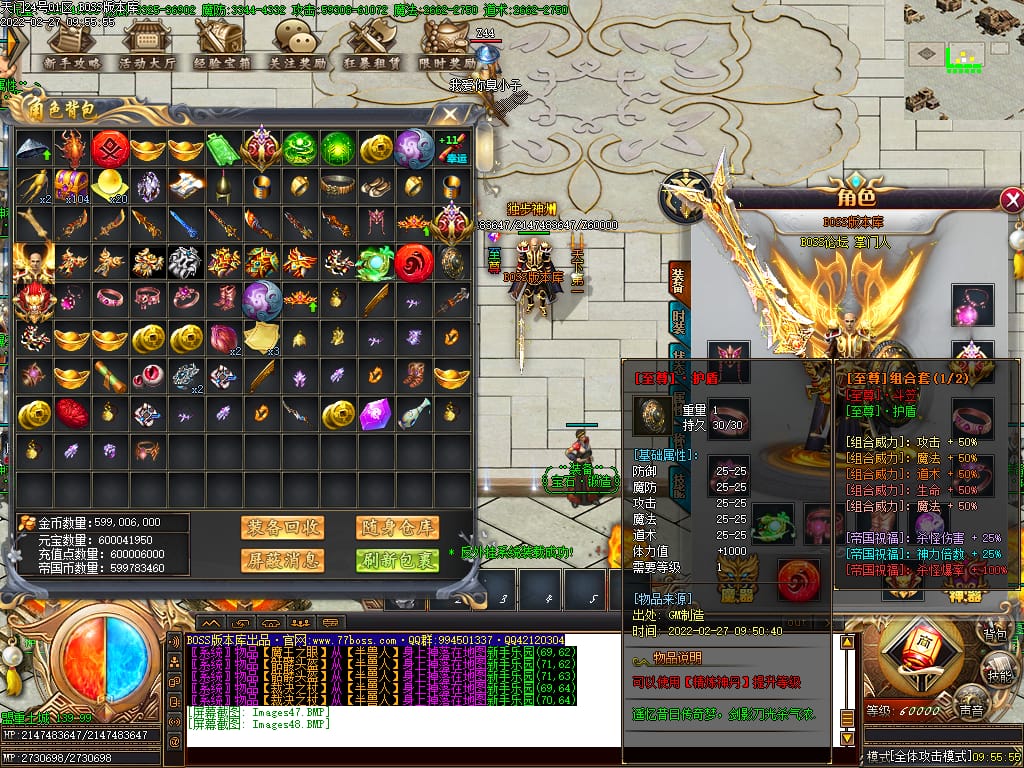Screen dimensions: 1024x768
Task: Open the 技能 skills round button
Action: 999,670
